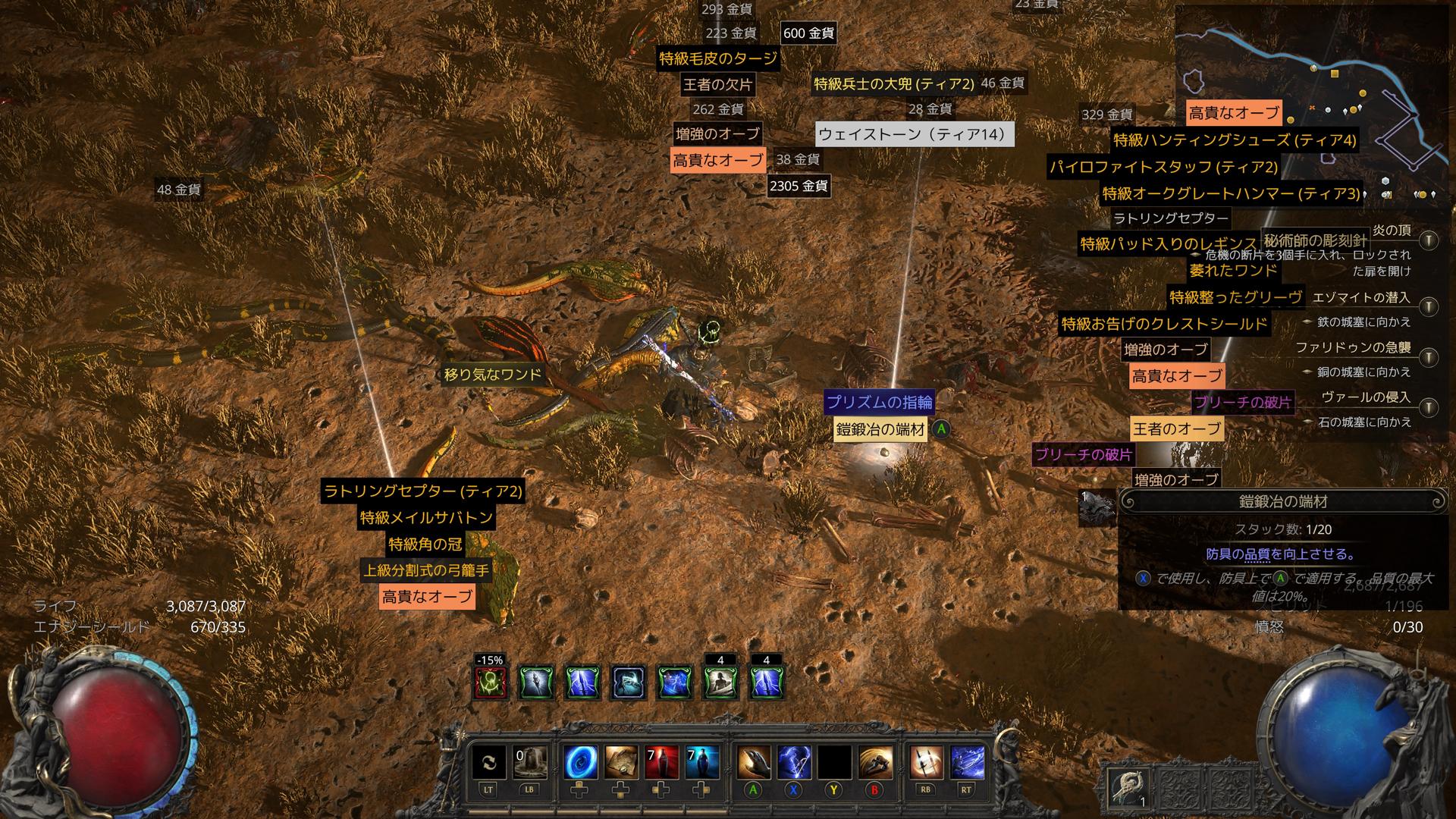Collect the 2305 金貨 gold label
The width and height of the screenshot is (1456, 819).
tap(798, 186)
